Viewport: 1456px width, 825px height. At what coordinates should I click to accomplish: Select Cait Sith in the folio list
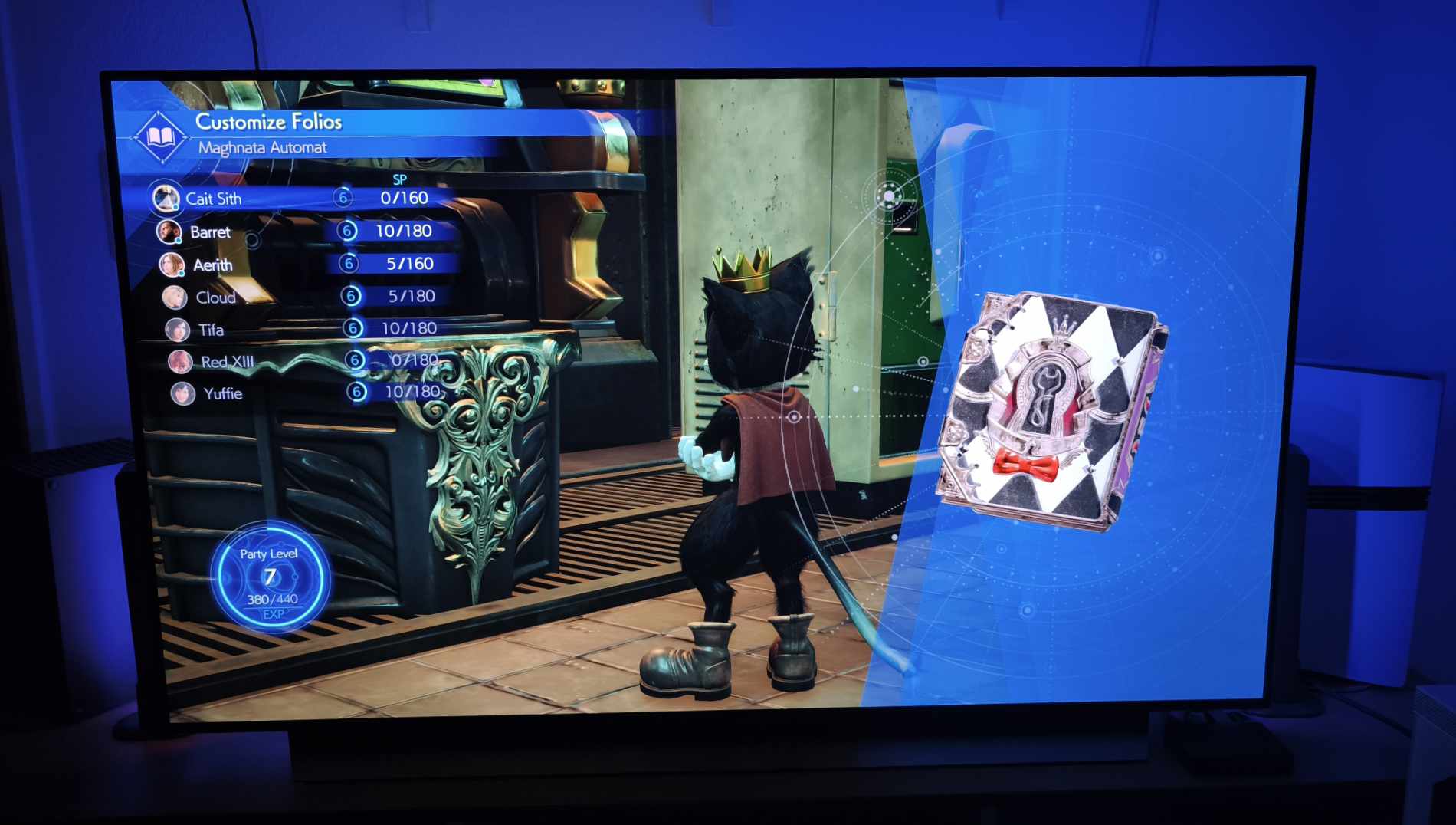[x=214, y=199]
